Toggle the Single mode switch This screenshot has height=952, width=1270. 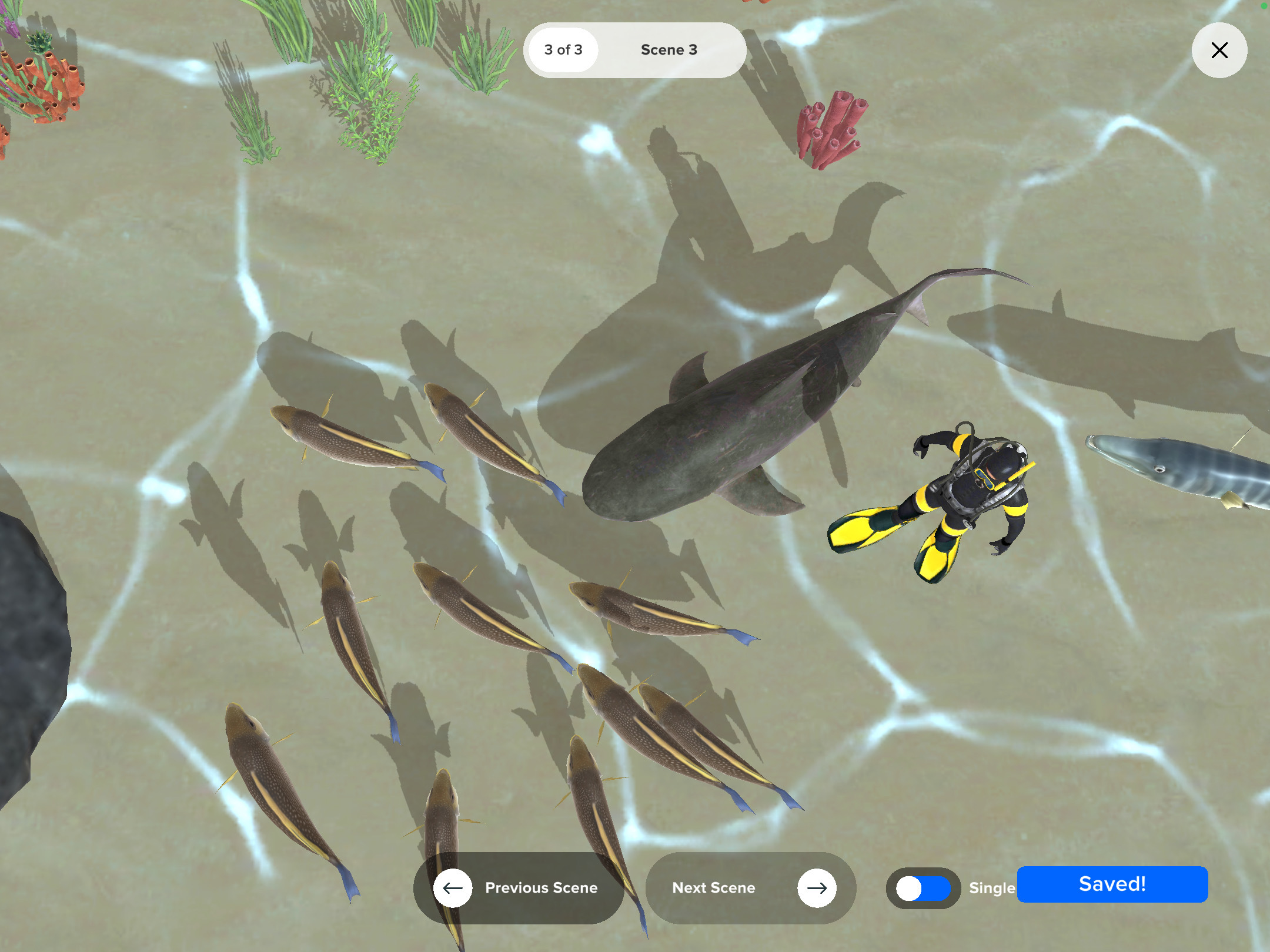(x=923, y=888)
